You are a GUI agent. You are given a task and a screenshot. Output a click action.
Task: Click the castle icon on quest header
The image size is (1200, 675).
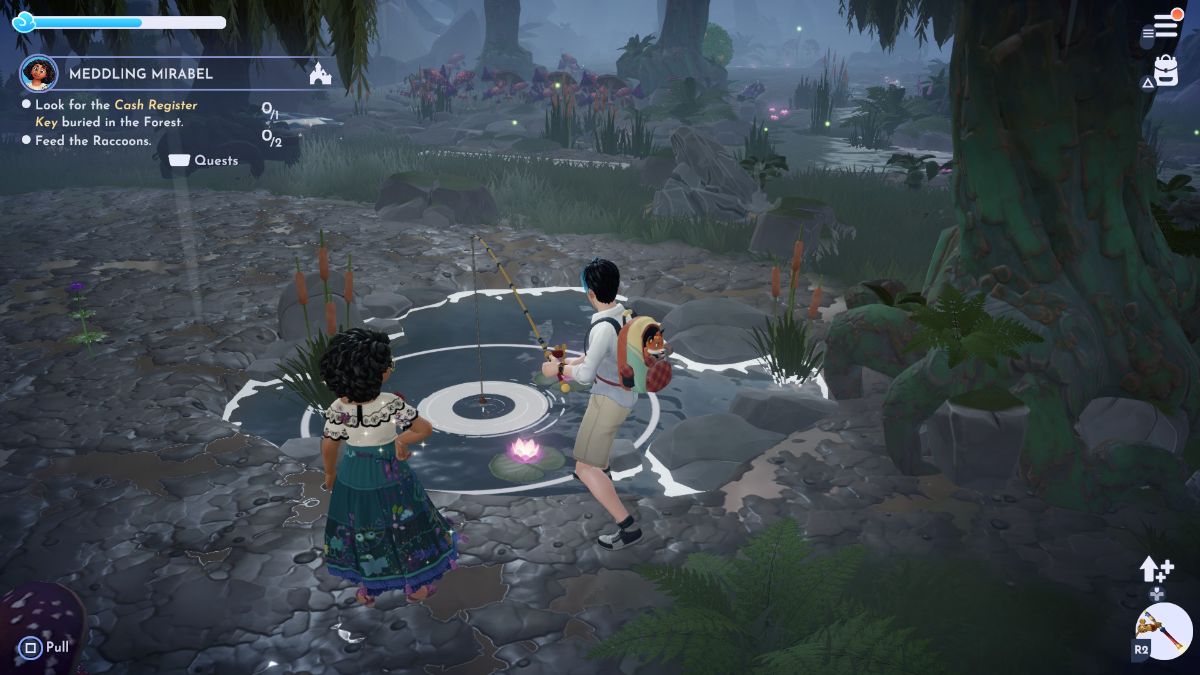pyautogui.click(x=320, y=74)
